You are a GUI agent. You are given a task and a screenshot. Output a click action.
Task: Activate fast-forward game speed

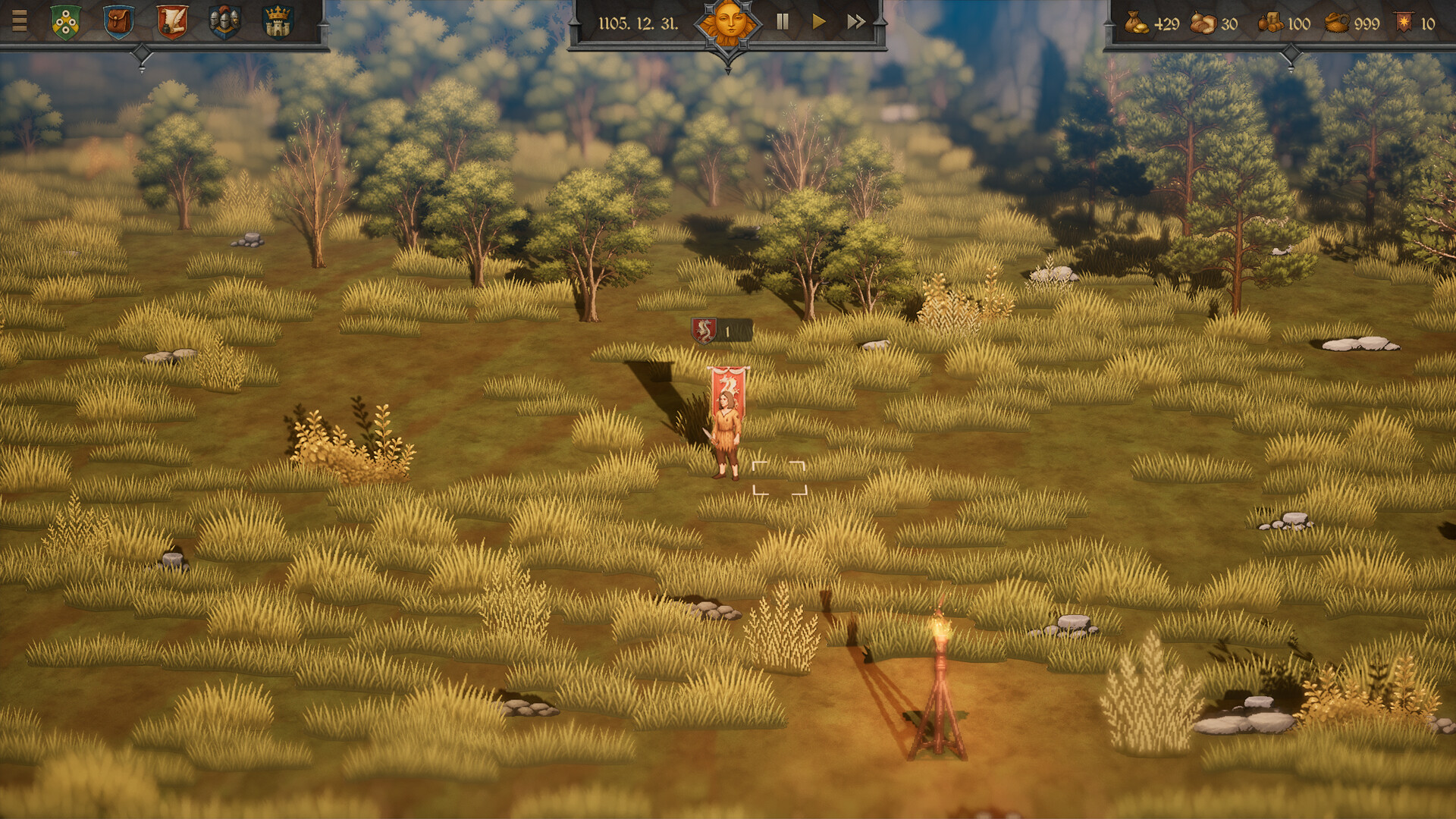pyautogui.click(x=855, y=22)
